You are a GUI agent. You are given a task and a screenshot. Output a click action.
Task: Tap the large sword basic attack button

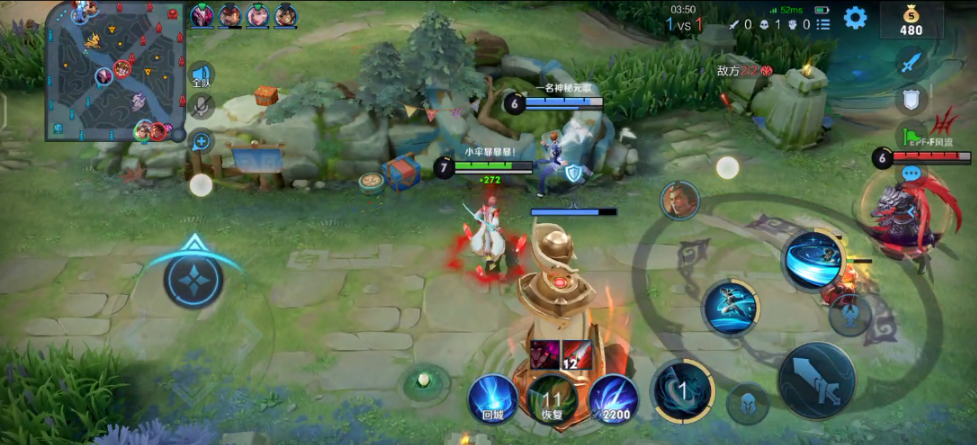pyautogui.click(x=815, y=380)
